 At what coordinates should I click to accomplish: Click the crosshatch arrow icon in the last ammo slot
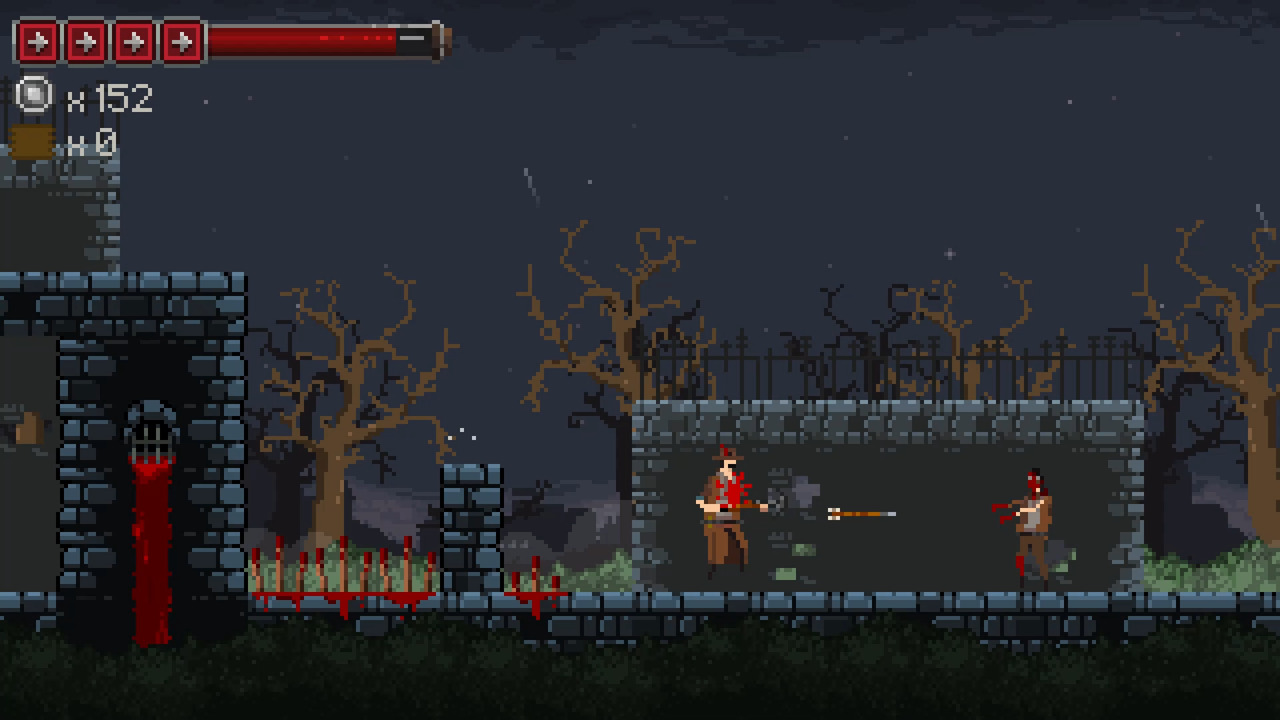point(180,42)
